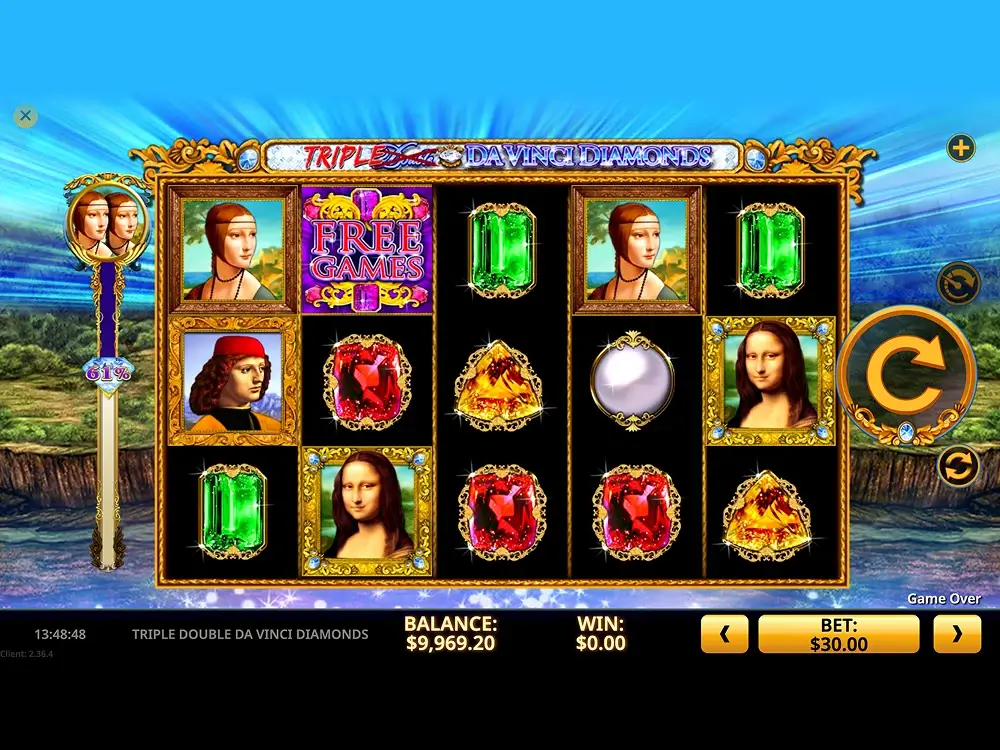Decrease the bet with the left arrow

click(725, 634)
